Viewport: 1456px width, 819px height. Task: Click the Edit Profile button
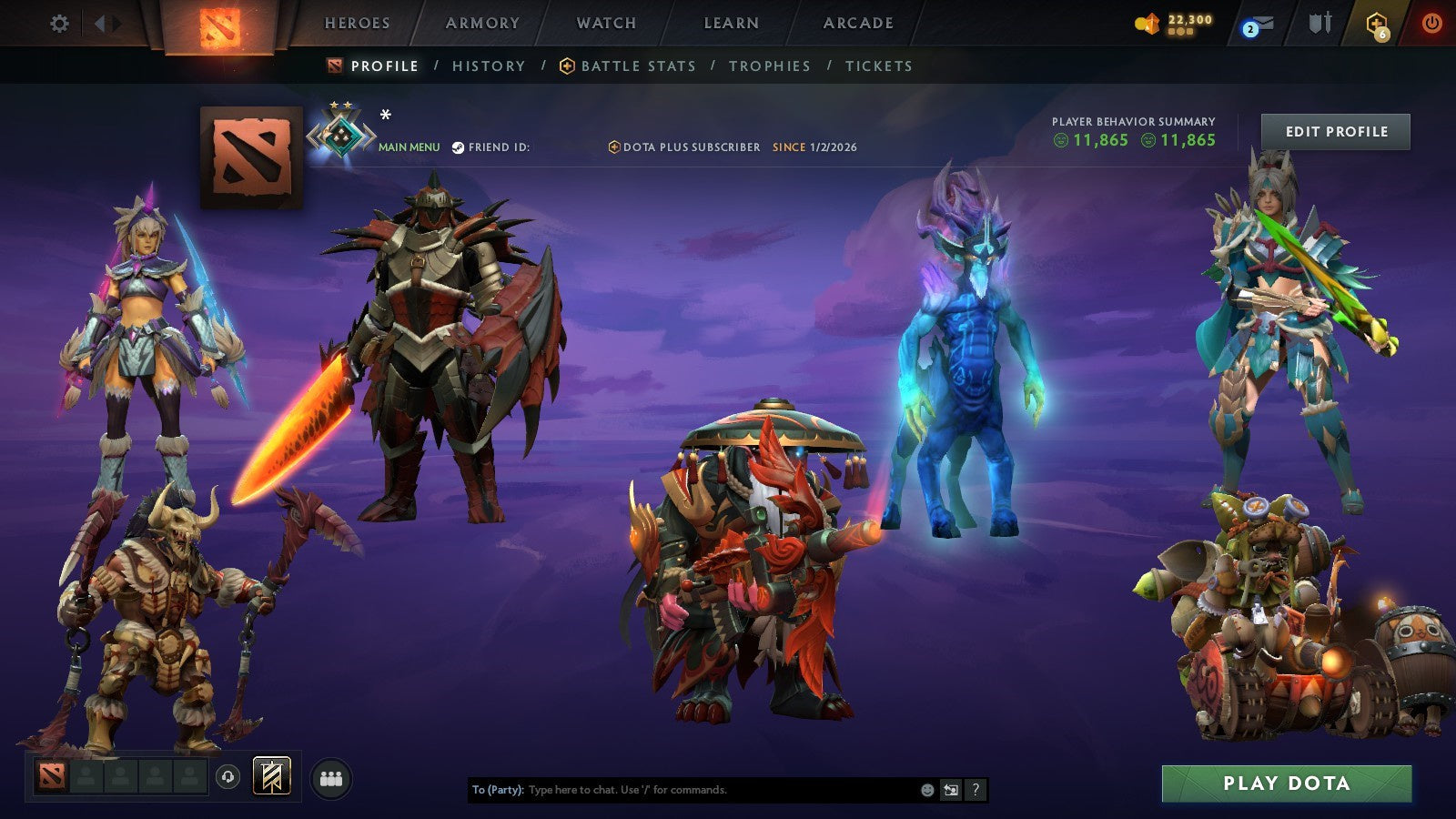[x=1334, y=131]
